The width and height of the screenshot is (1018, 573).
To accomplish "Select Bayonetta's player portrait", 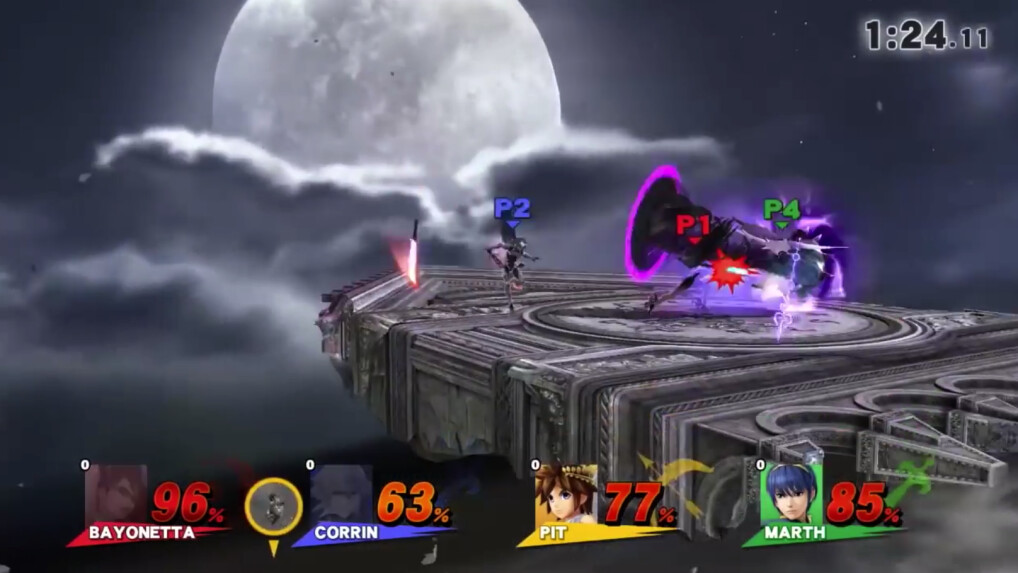I will click(117, 494).
